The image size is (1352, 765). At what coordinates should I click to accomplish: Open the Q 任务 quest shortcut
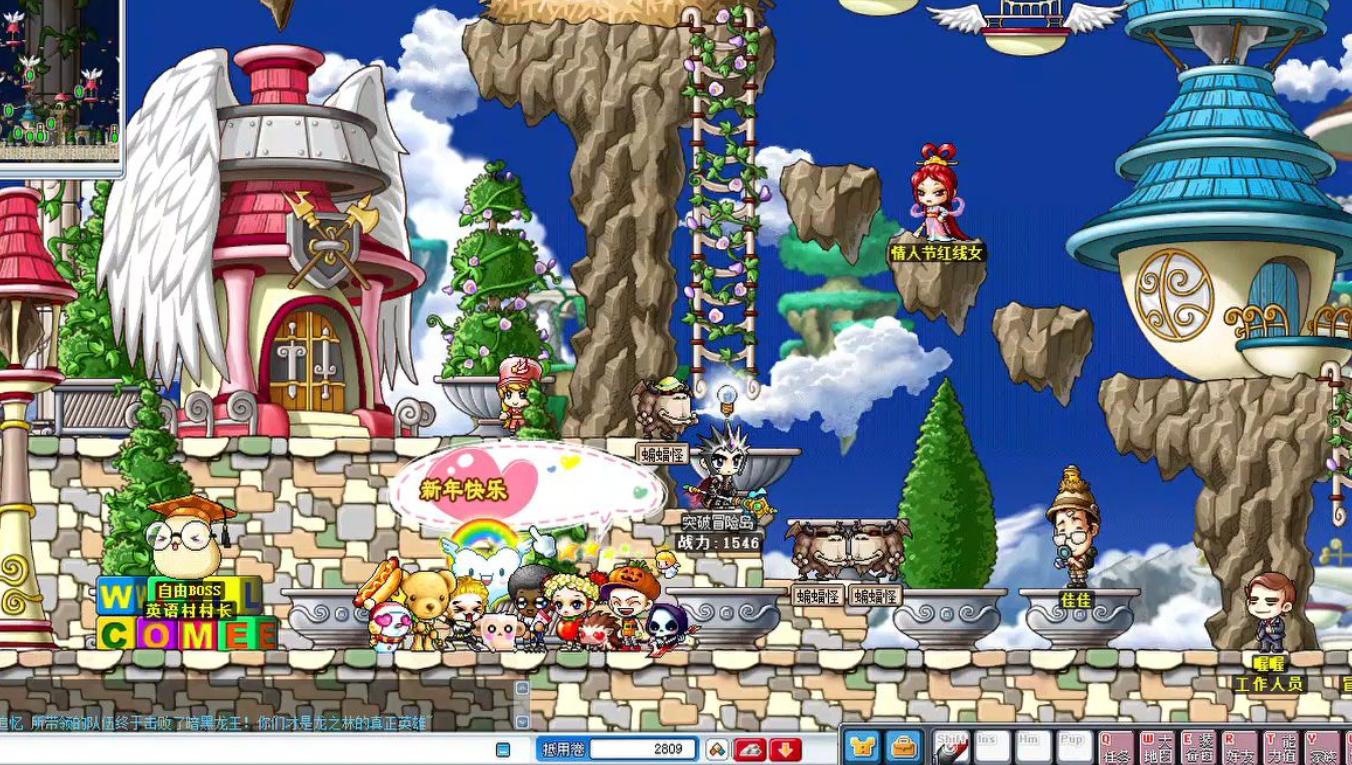(x=1115, y=748)
